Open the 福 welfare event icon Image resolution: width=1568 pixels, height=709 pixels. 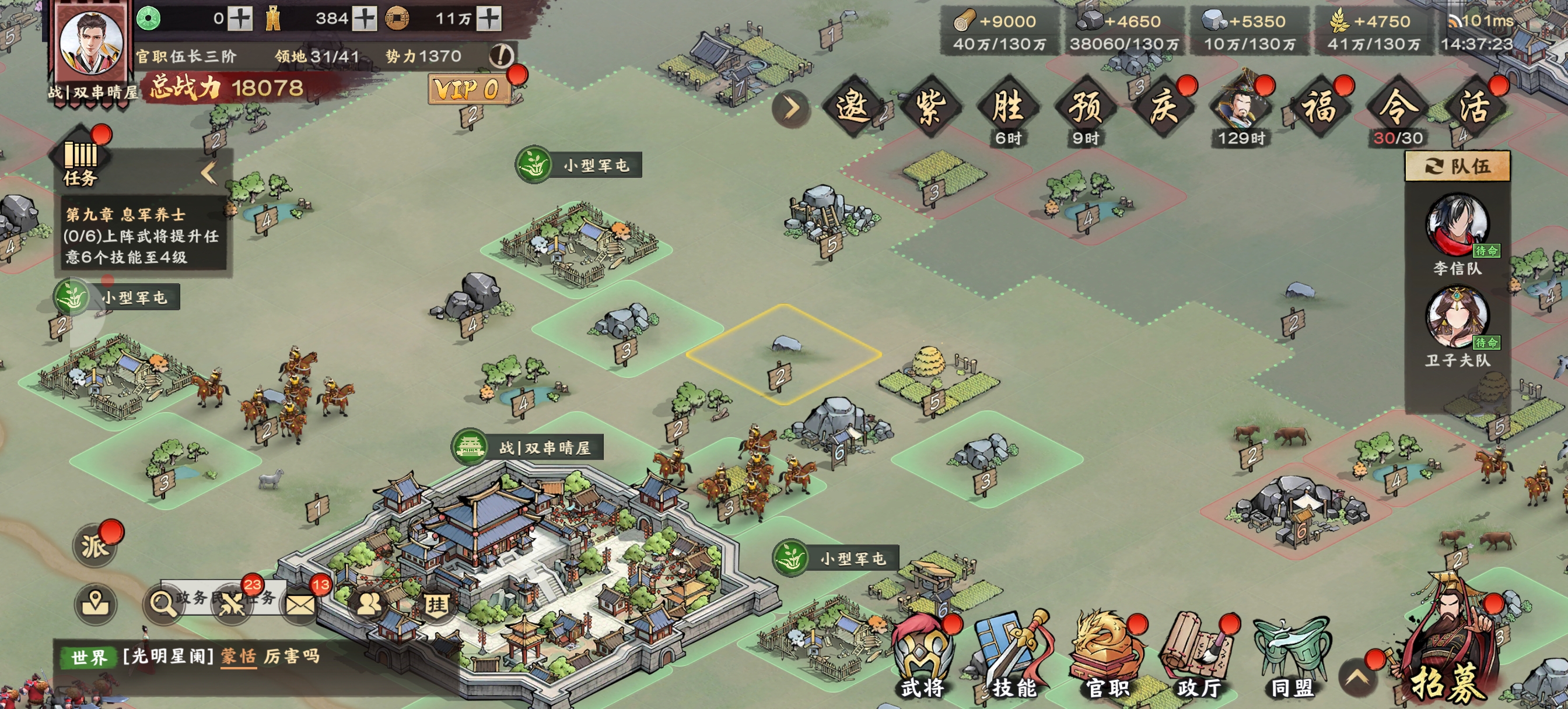pos(1318,108)
